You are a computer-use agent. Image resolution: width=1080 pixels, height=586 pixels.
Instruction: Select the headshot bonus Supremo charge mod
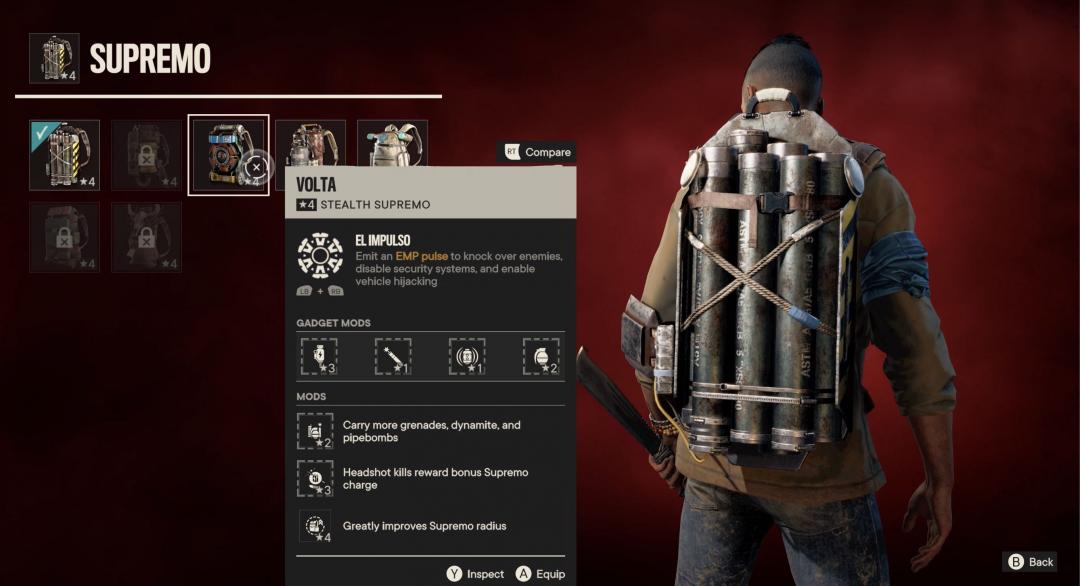tap(315, 478)
